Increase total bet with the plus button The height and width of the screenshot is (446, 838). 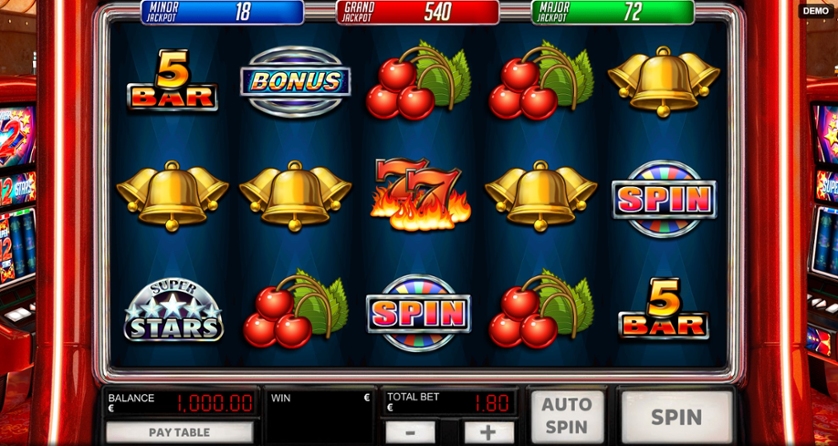coord(487,433)
